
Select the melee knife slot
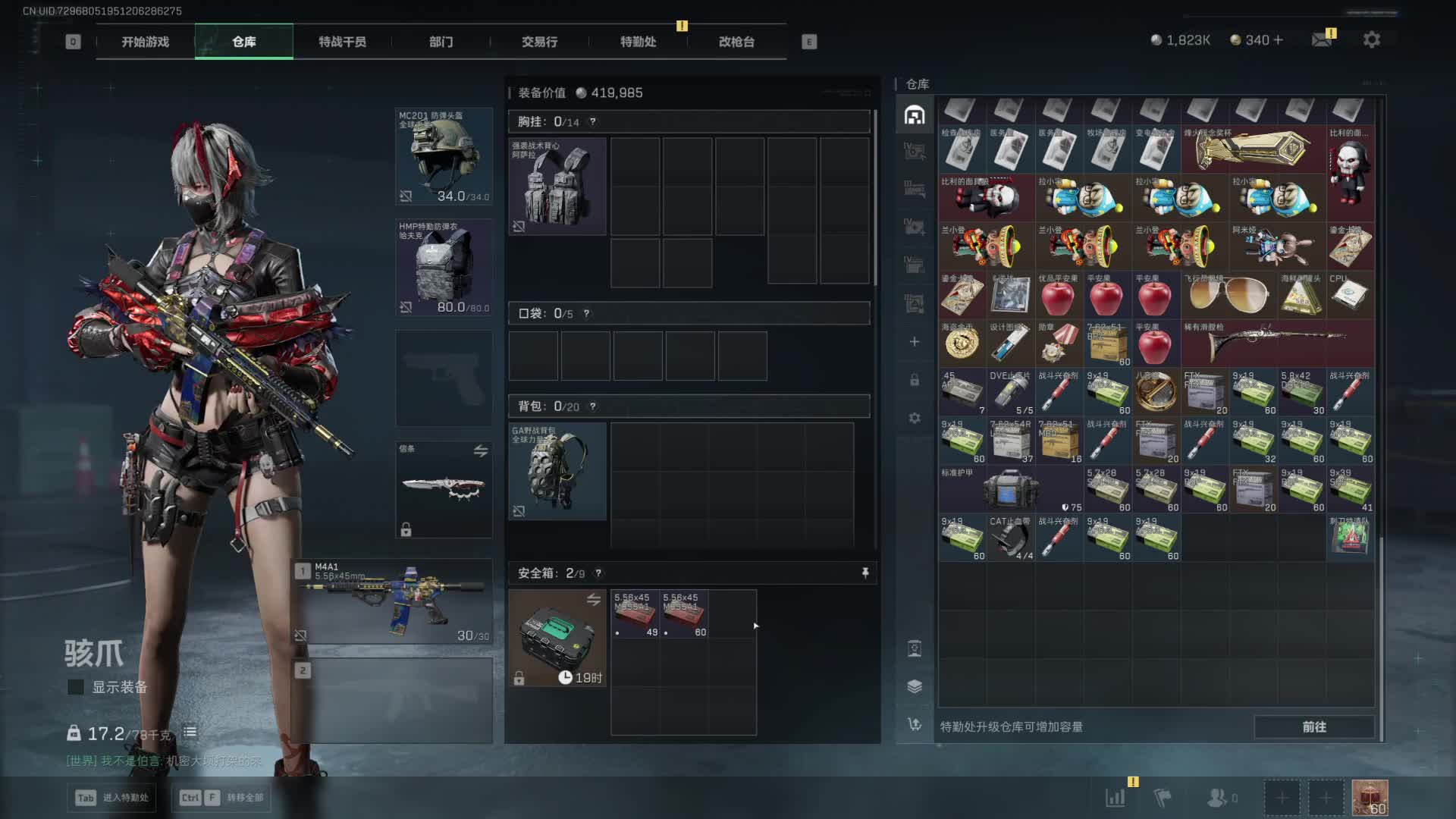pyautogui.click(x=444, y=489)
